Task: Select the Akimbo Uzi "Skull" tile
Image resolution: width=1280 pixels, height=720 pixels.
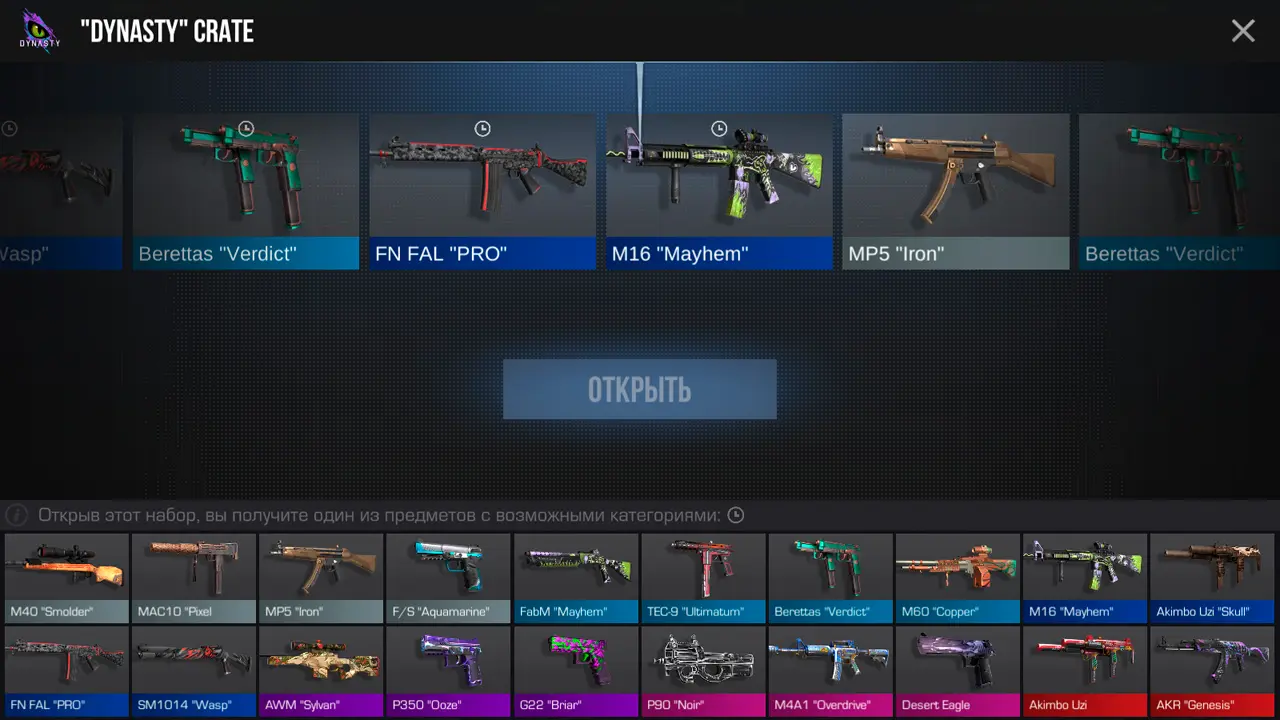Action: [1212, 578]
